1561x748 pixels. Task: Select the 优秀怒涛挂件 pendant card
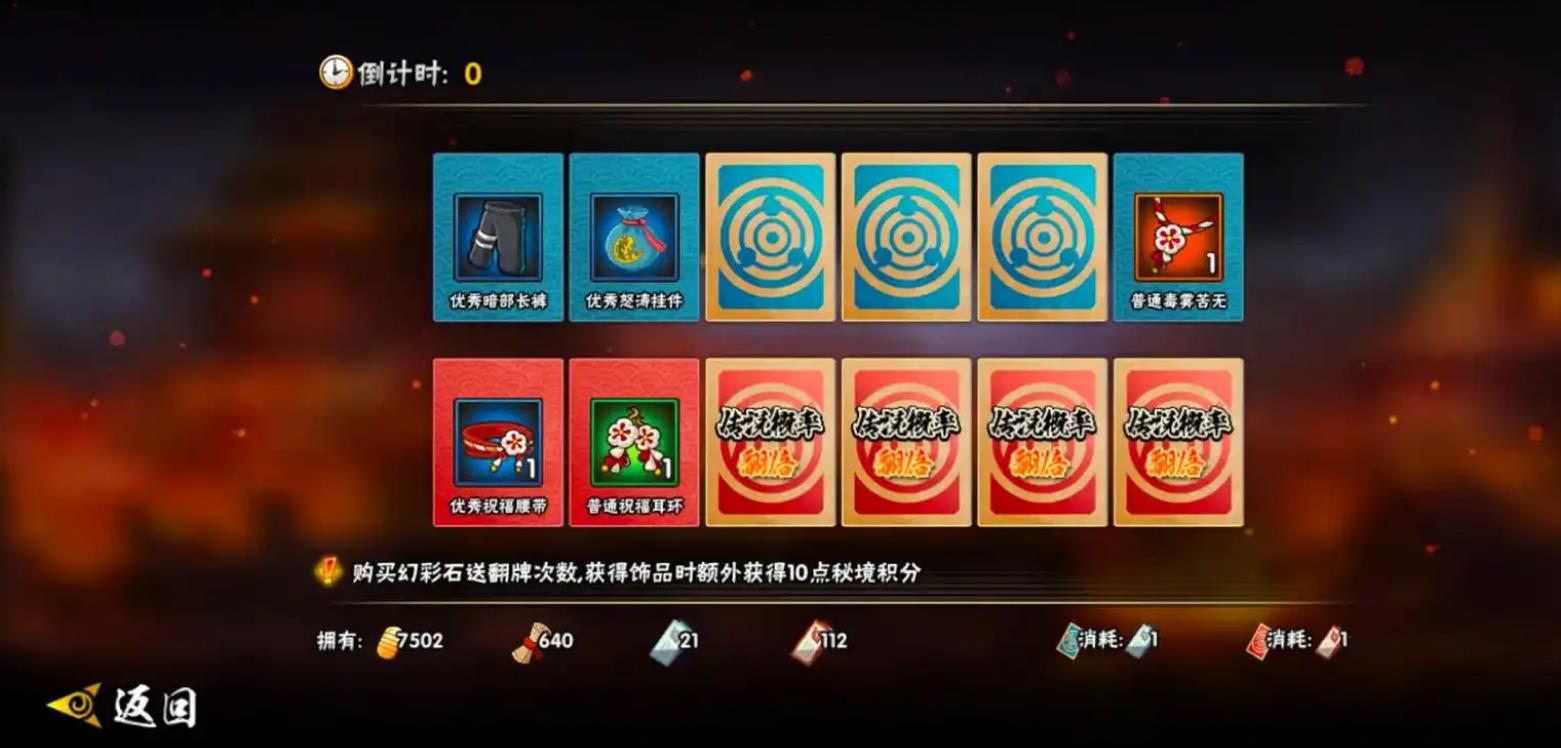(x=634, y=239)
